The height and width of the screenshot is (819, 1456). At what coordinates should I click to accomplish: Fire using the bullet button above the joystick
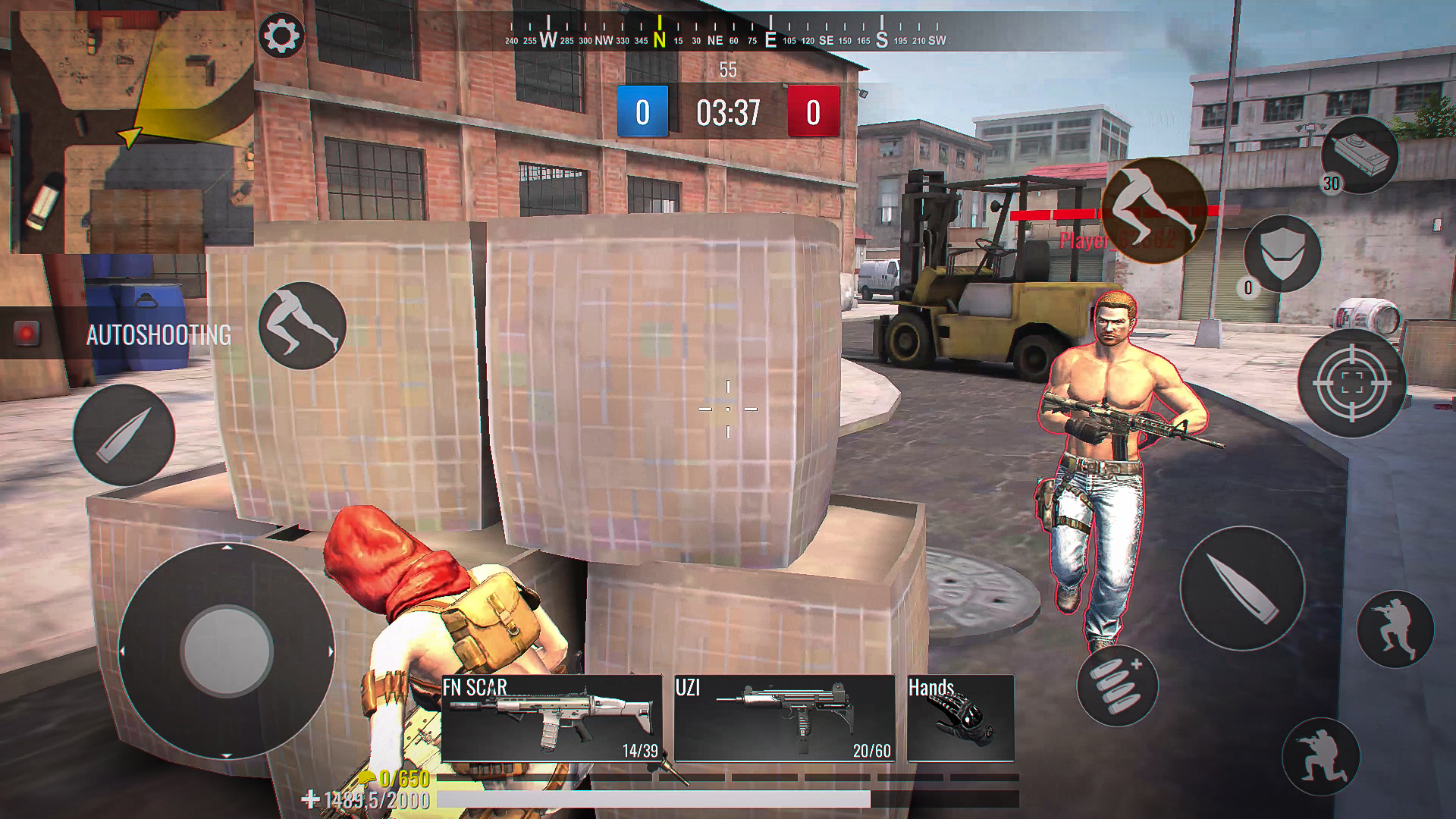(x=124, y=435)
